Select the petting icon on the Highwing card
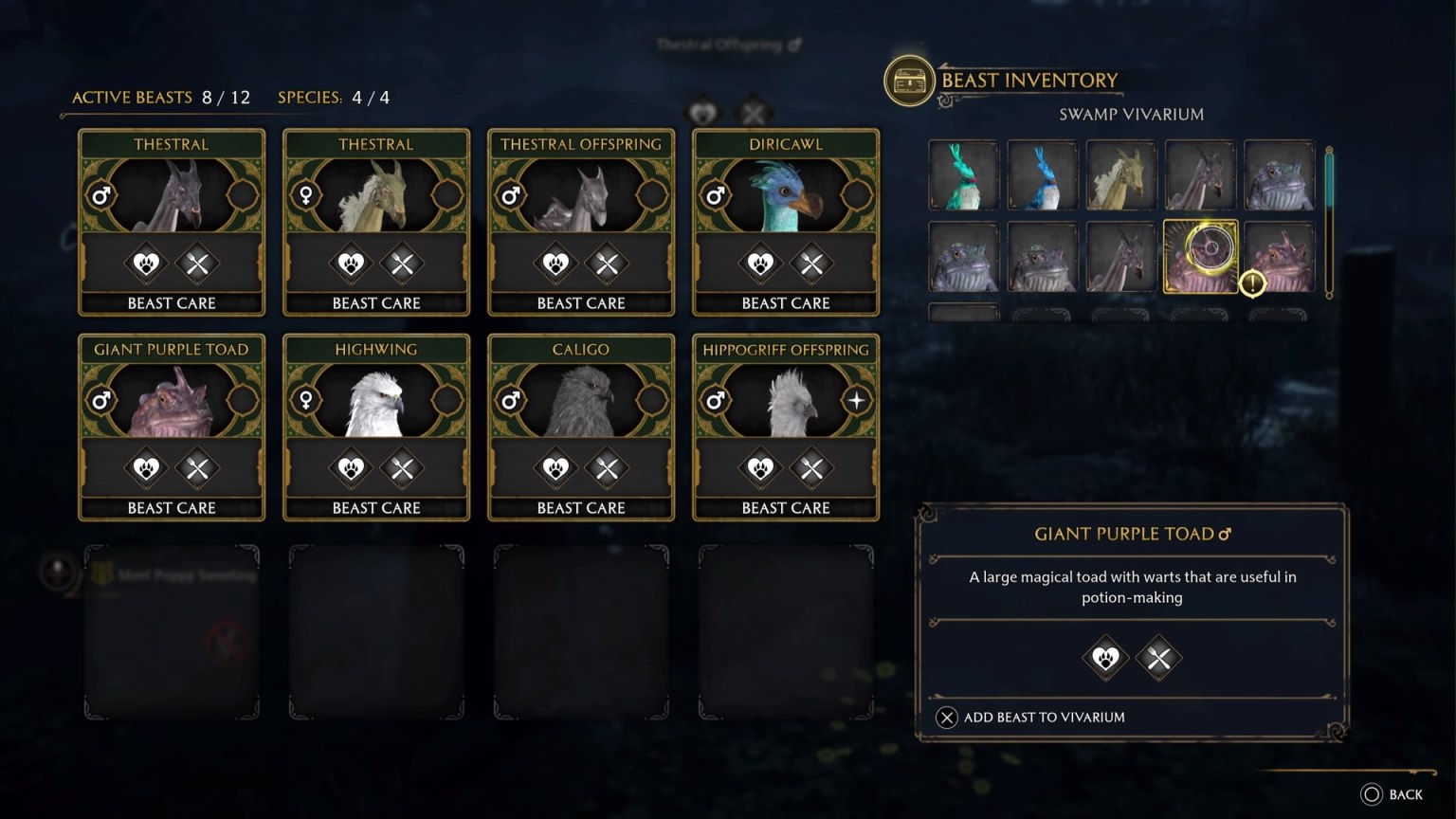 pos(351,468)
